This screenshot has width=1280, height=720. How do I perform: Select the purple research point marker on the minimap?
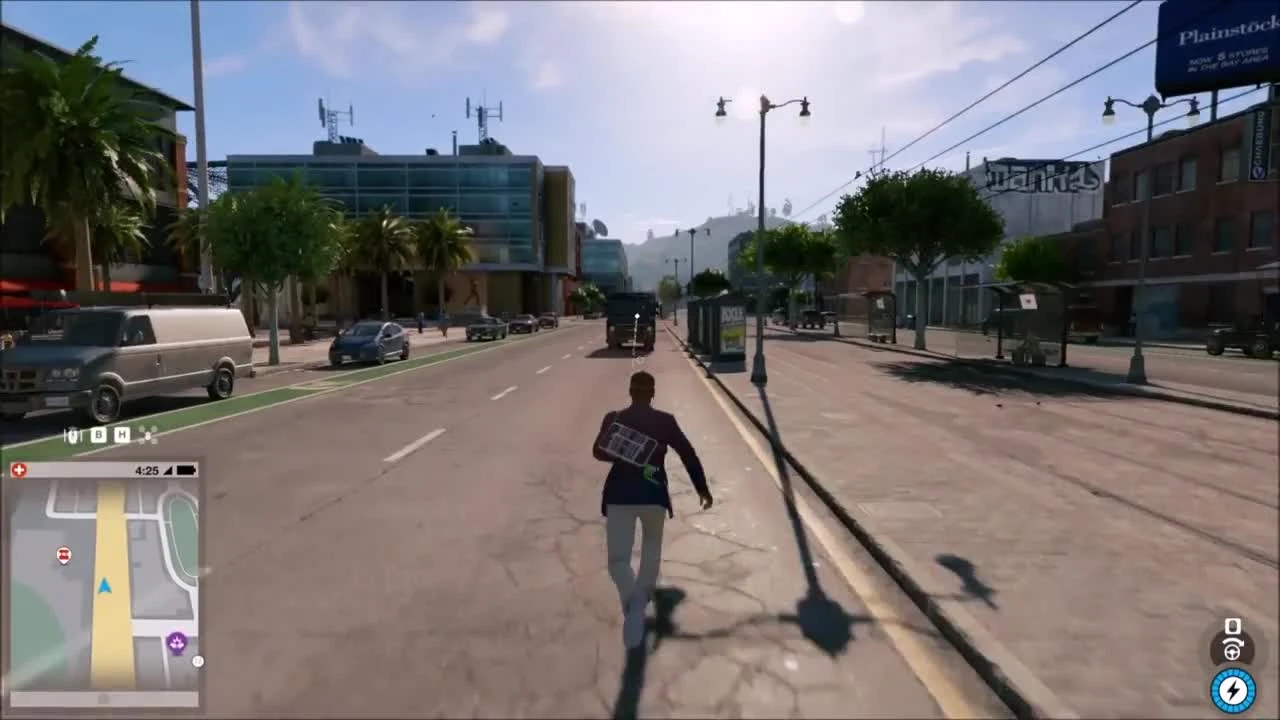coord(176,641)
